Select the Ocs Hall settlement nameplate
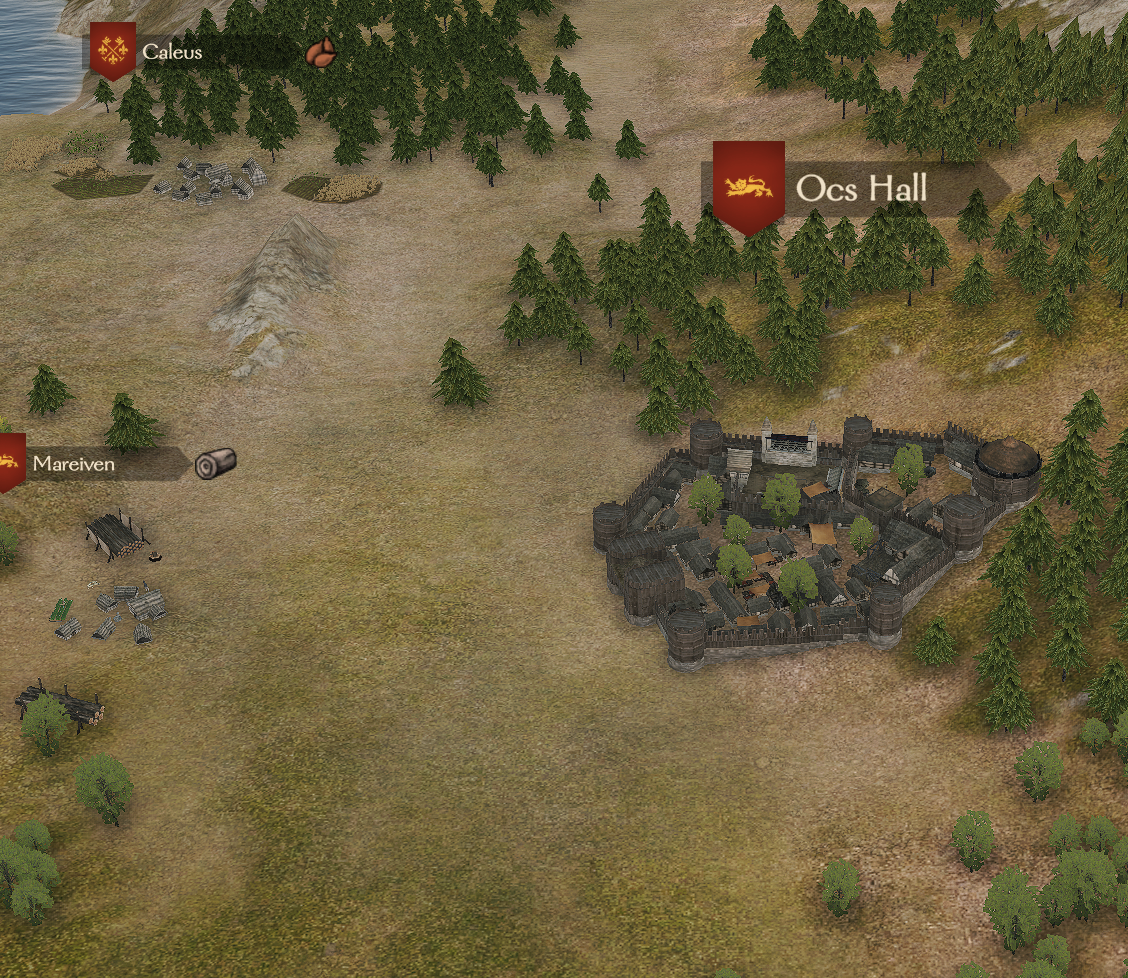Viewport: 1128px width, 978px height. 861,188
